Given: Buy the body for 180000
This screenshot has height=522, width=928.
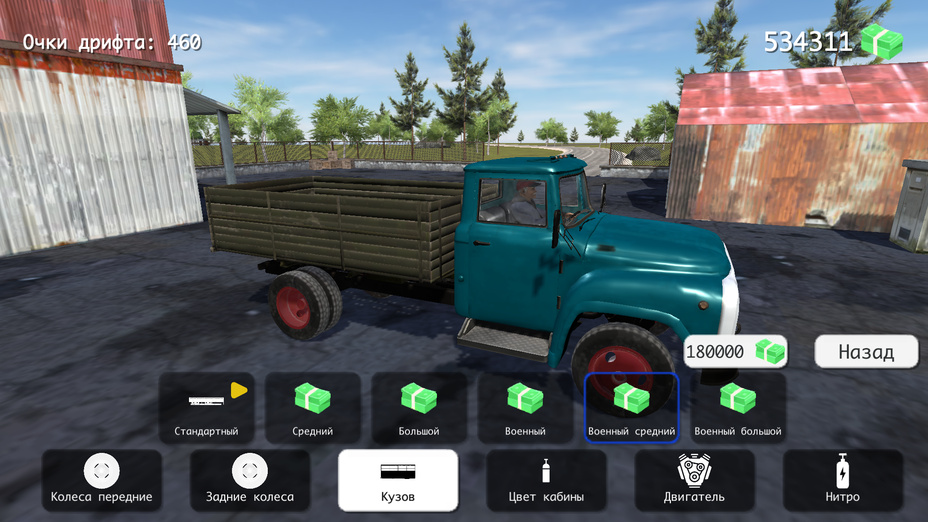Looking at the screenshot, I should tap(735, 352).
